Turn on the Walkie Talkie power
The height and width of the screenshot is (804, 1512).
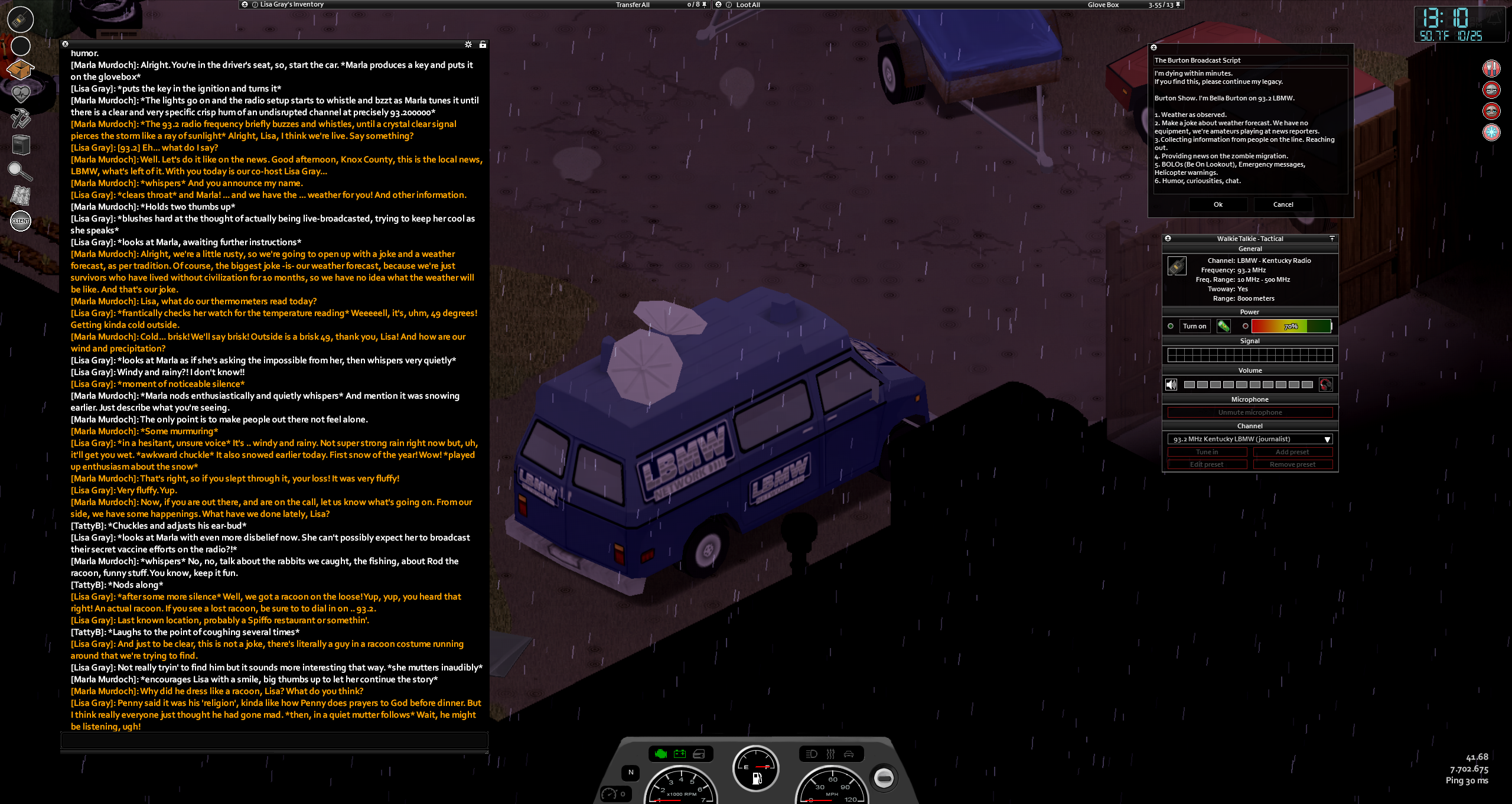coord(1194,326)
